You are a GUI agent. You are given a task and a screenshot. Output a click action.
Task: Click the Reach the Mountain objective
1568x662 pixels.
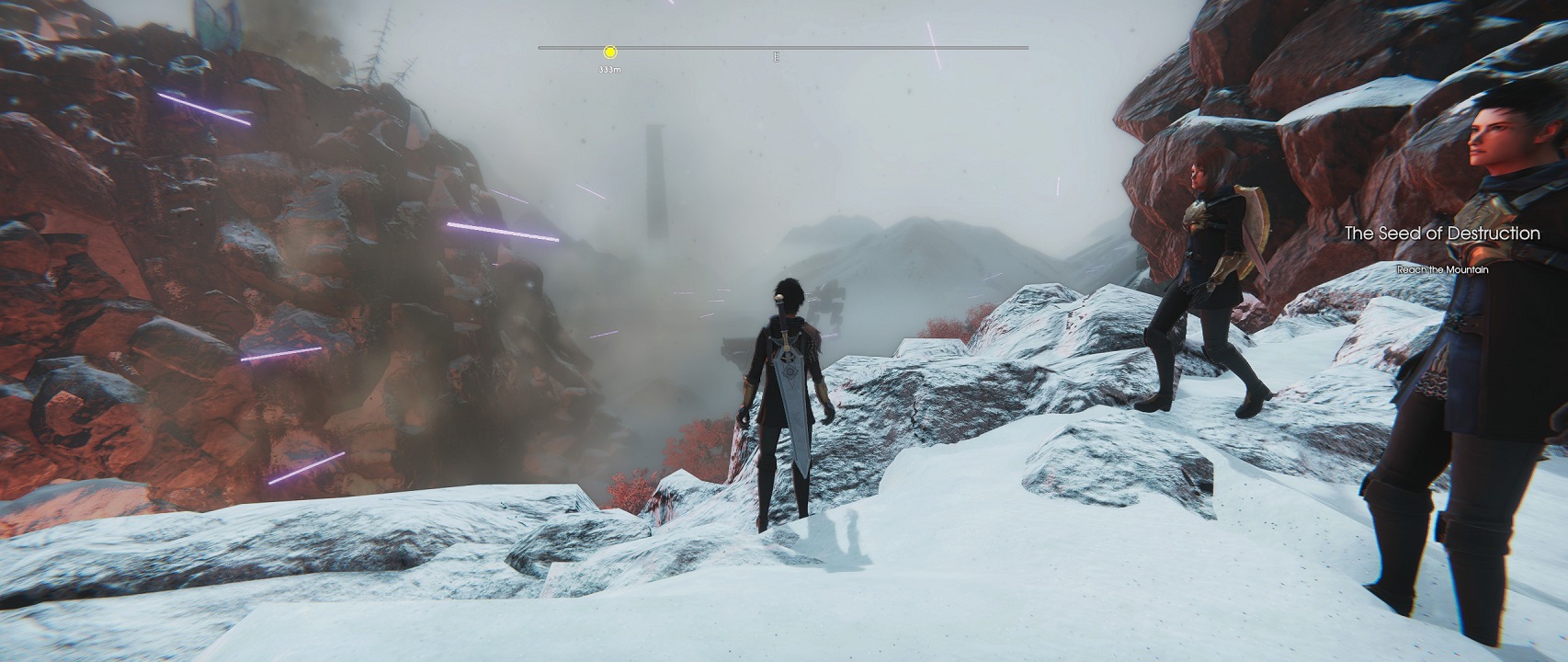(1442, 269)
